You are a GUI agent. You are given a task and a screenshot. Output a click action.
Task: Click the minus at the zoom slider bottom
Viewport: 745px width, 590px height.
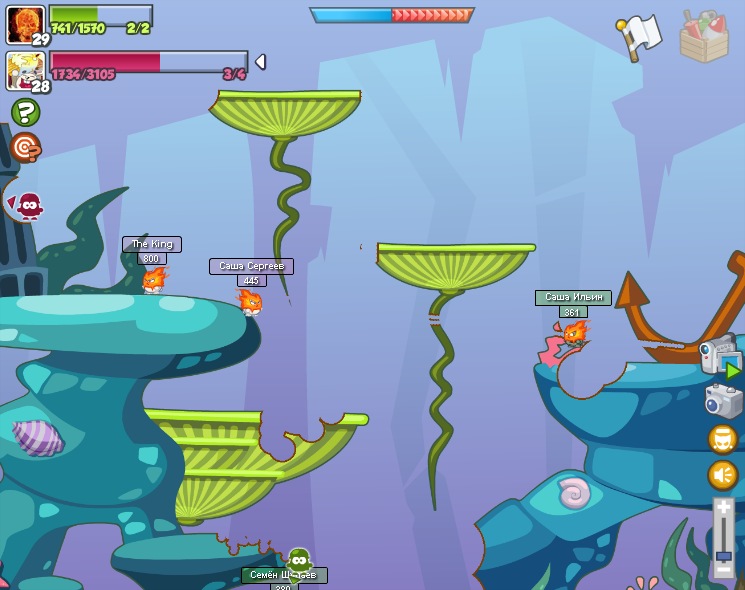point(723,571)
